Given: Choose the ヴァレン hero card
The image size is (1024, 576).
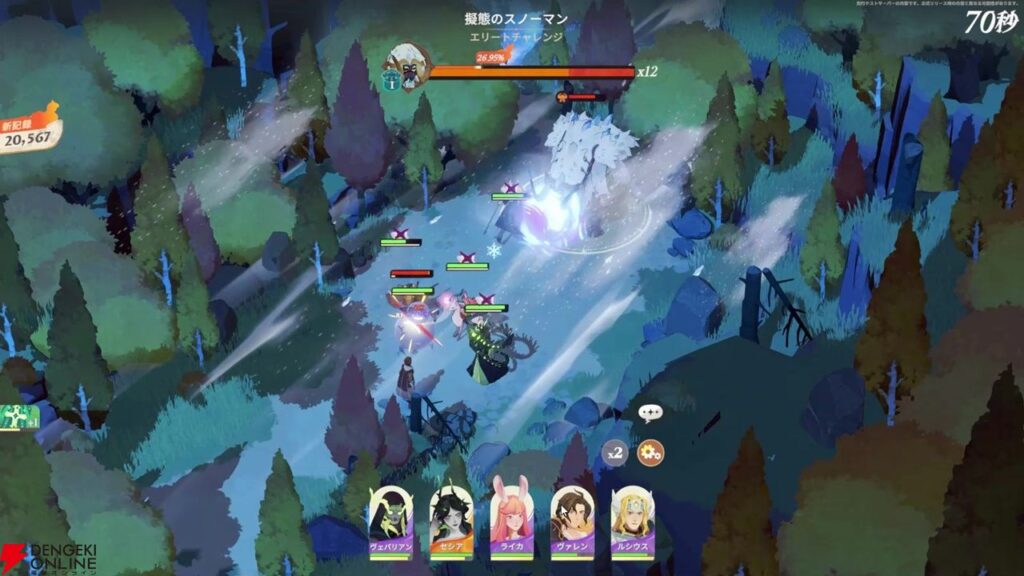Looking at the screenshot, I should pos(572,521).
